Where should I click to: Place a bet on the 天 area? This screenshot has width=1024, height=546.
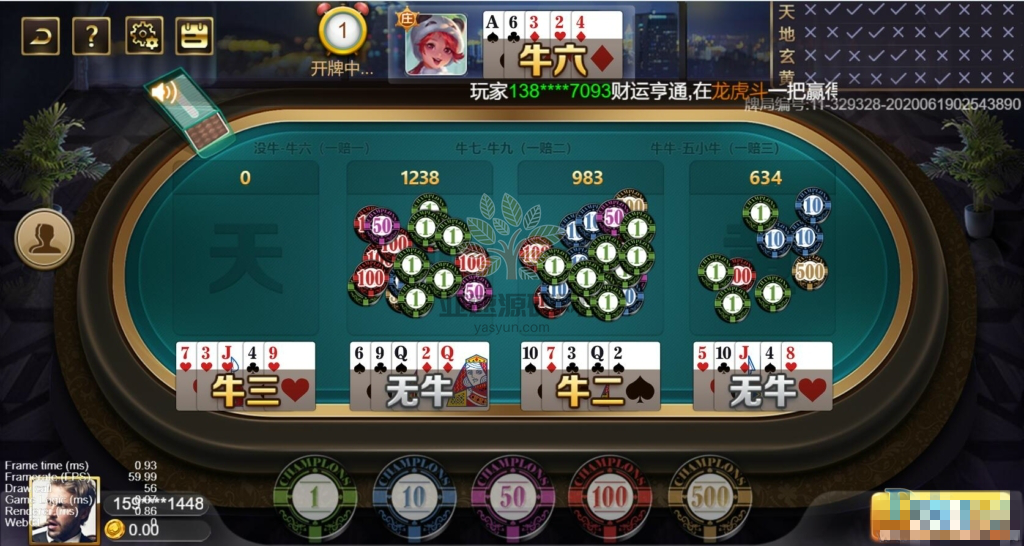pyautogui.click(x=246, y=250)
